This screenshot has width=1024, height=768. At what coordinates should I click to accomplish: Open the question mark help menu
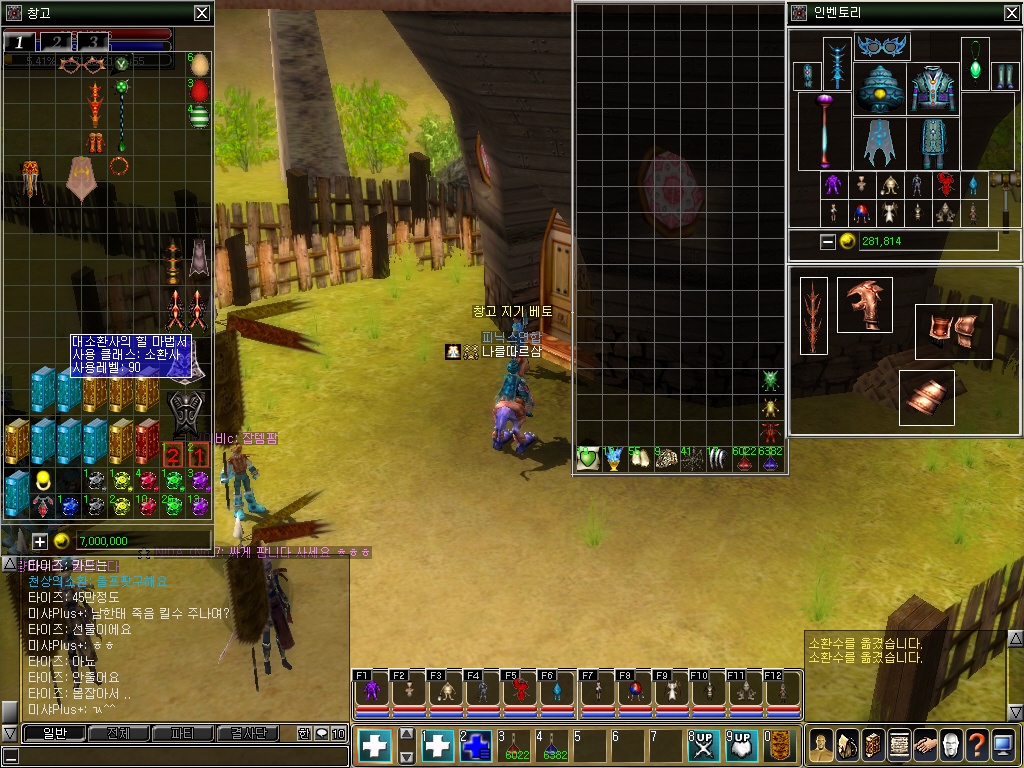(x=977, y=745)
